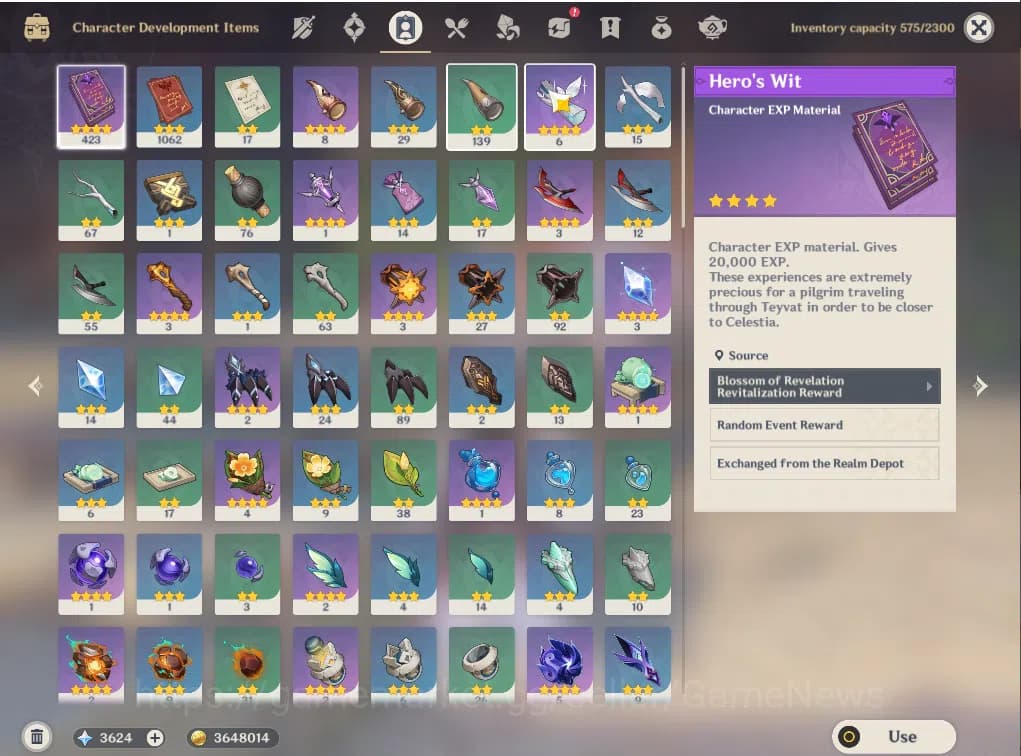Image resolution: width=1021 pixels, height=756 pixels.
Task: Click the trash bin delete button
Action: tap(37, 738)
